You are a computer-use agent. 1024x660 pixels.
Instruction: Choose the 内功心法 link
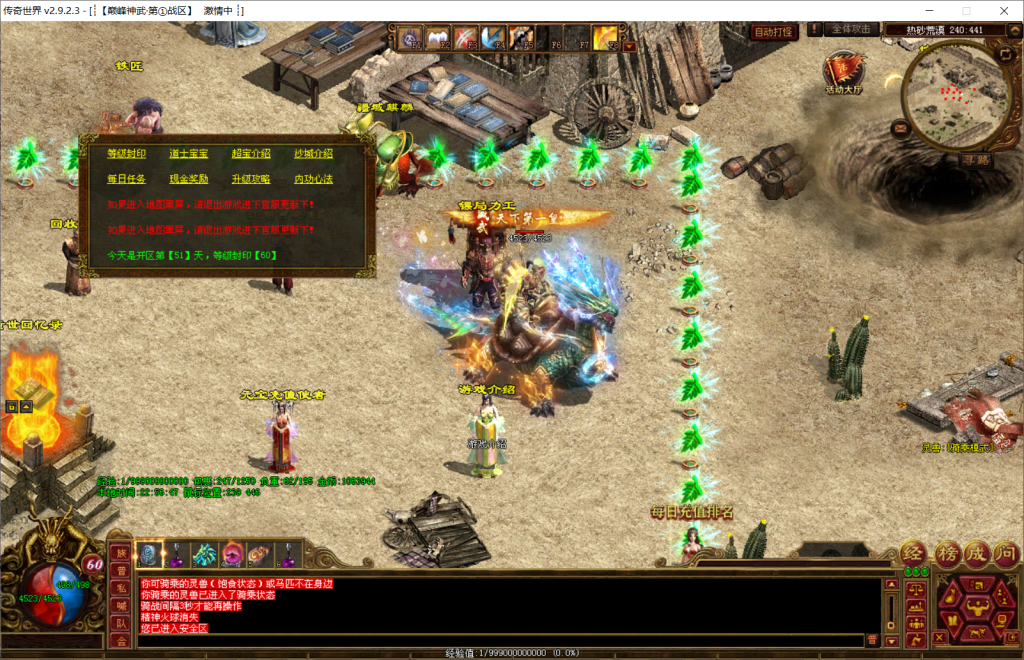[x=313, y=179]
